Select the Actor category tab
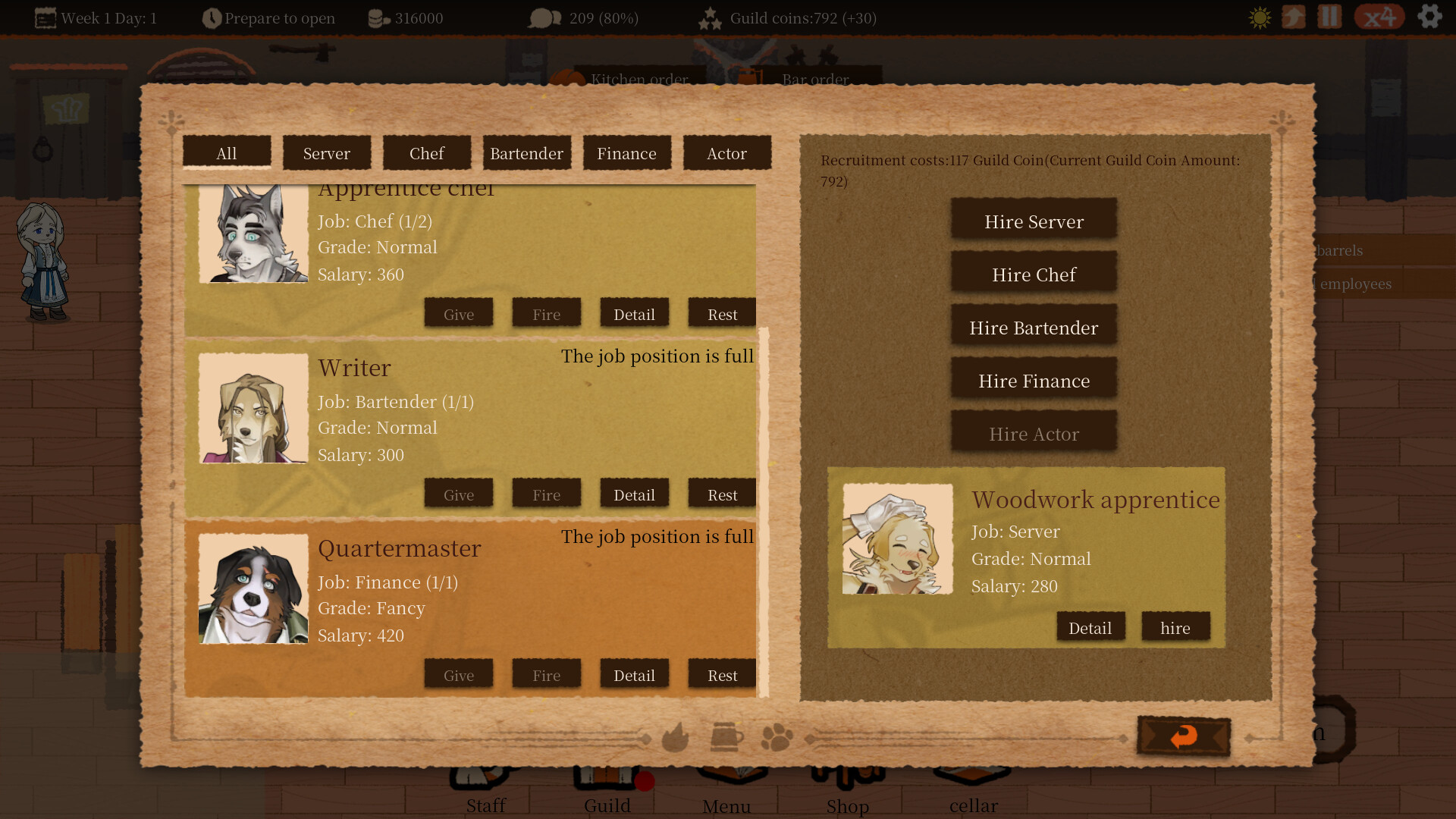Image resolution: width=1456 pixels, height=819 pixels. coord(726,152)
